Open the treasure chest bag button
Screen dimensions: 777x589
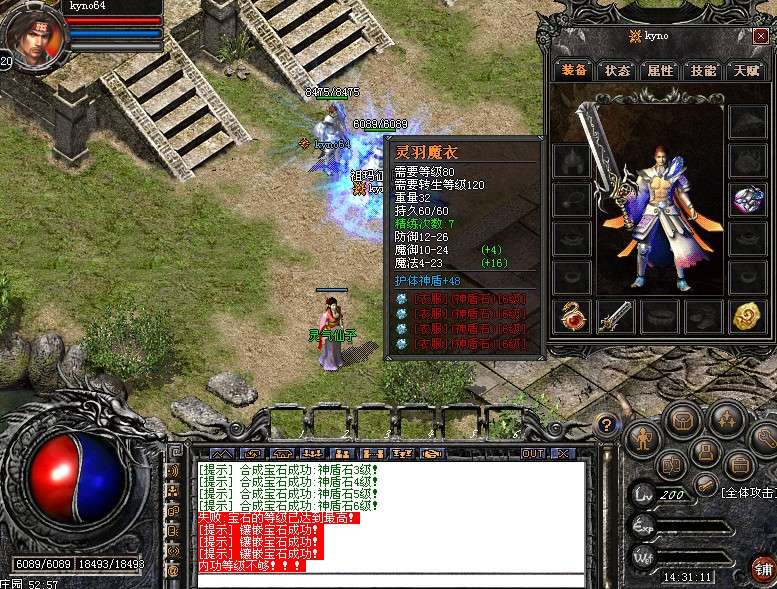click(682, 420)
